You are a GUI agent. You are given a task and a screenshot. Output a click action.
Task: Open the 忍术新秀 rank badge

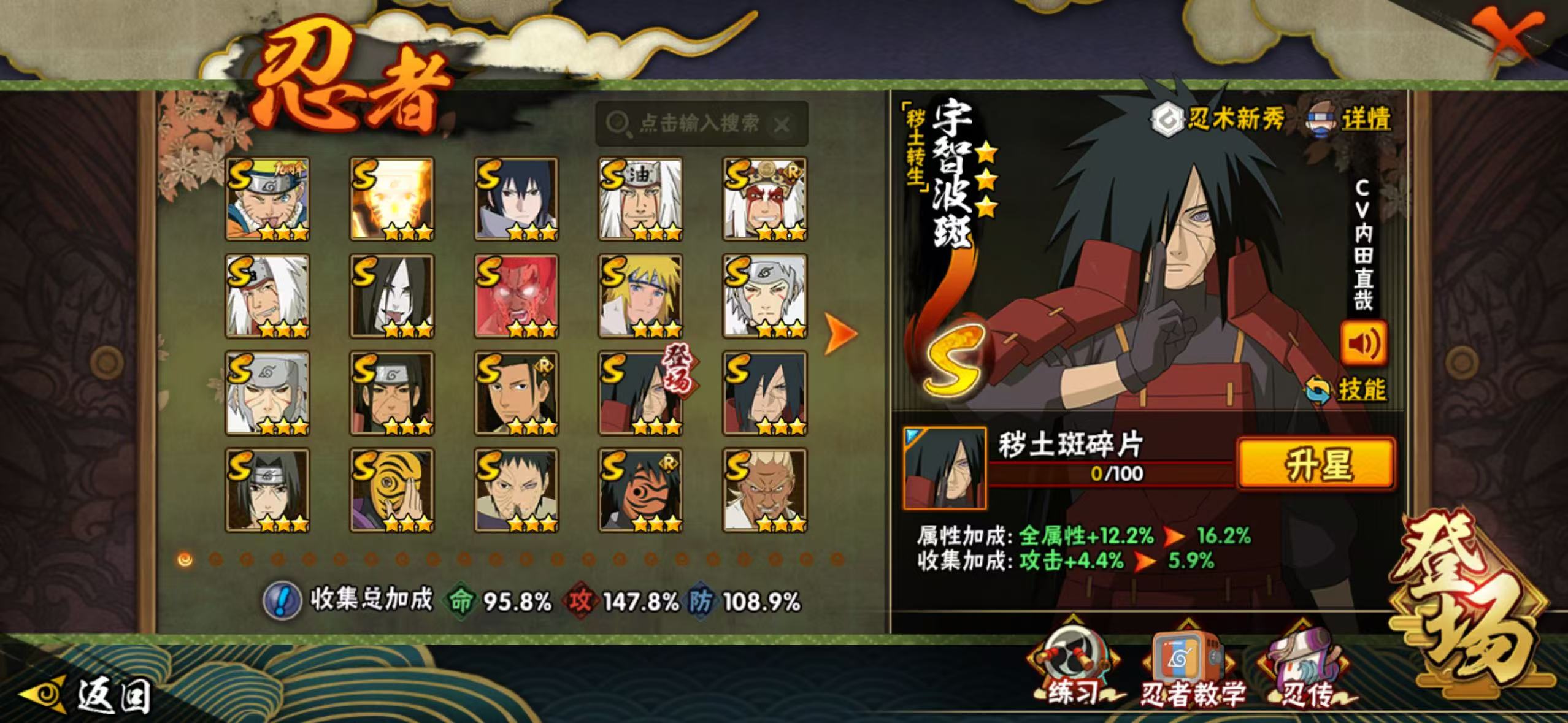pos(1217,118)
